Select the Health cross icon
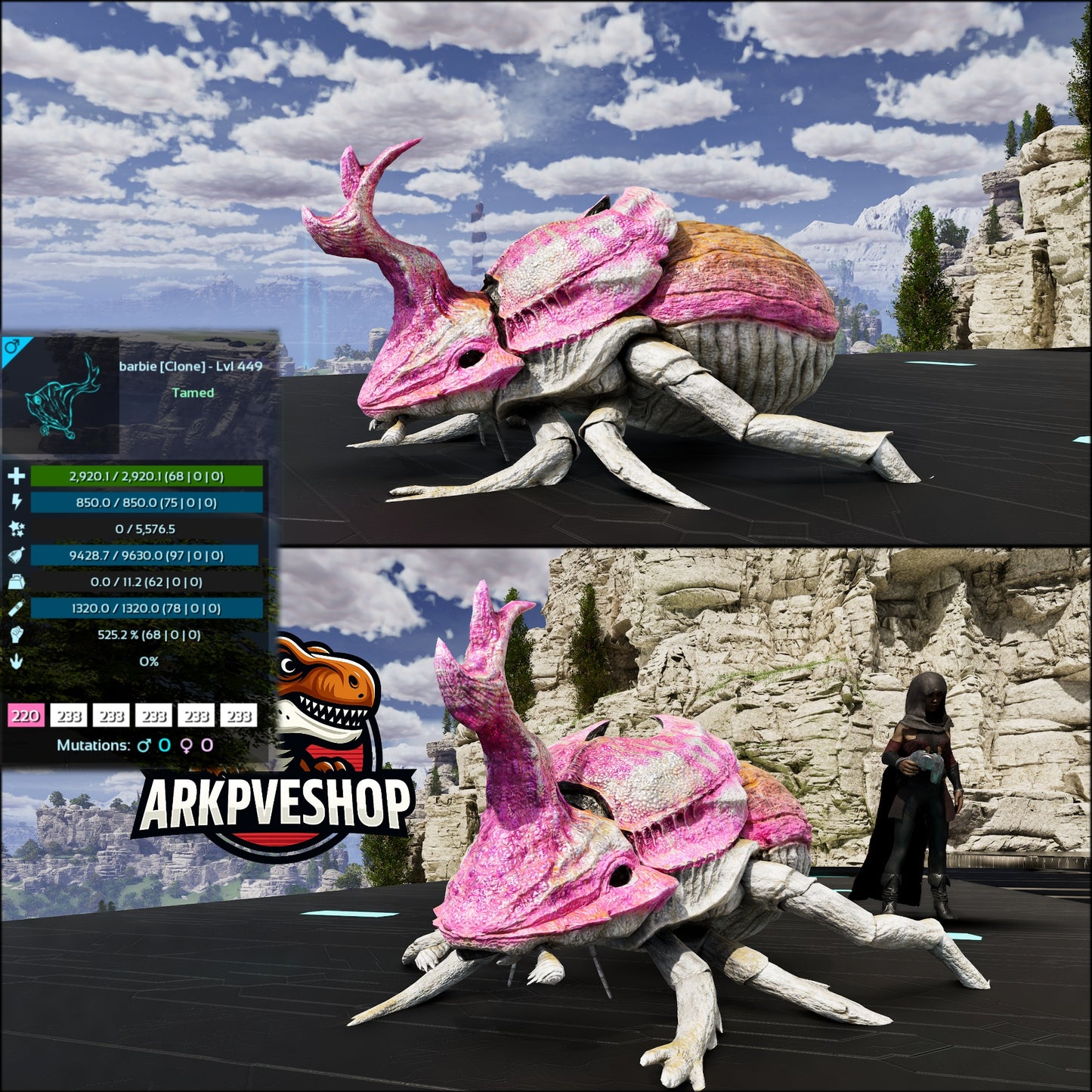Image resolution: width=1092 pixels, height=1092 pixels. (17, 475)
